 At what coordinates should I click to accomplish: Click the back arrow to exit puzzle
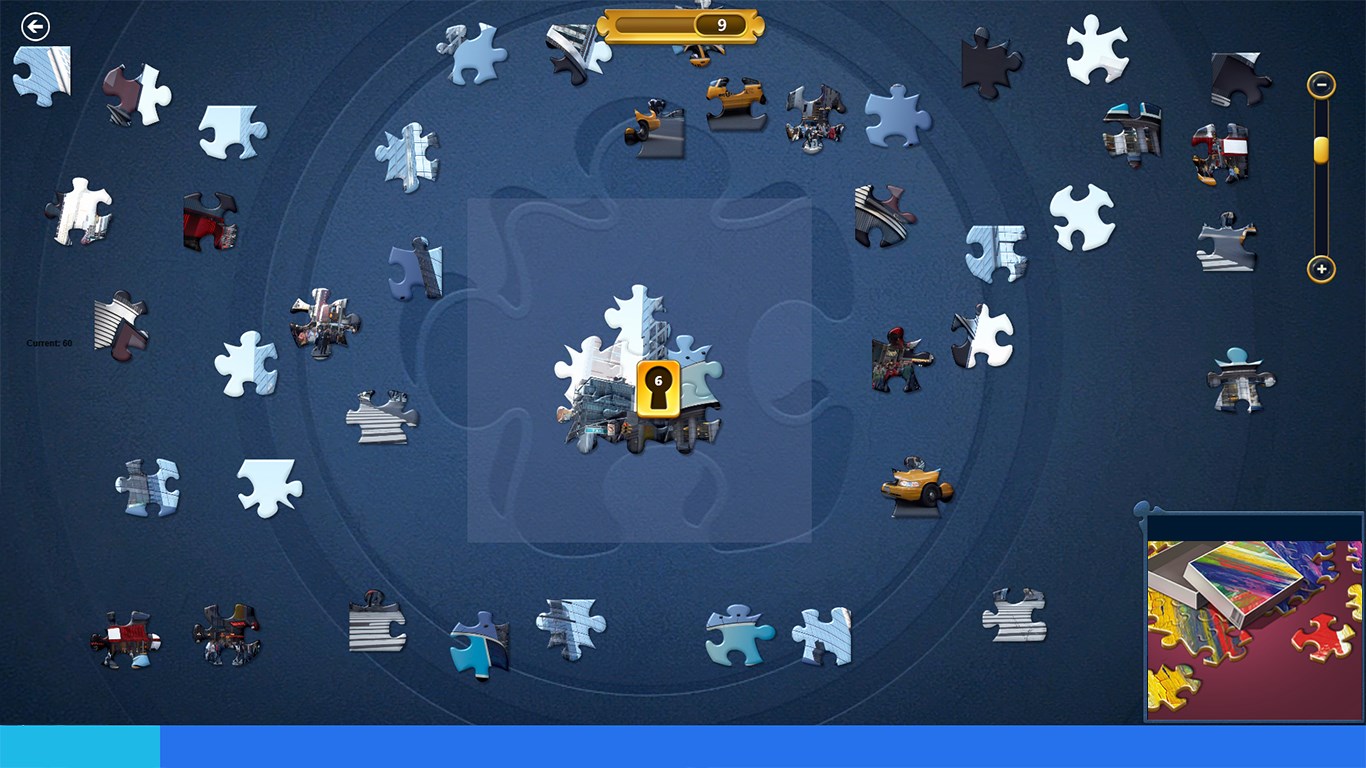36,26
